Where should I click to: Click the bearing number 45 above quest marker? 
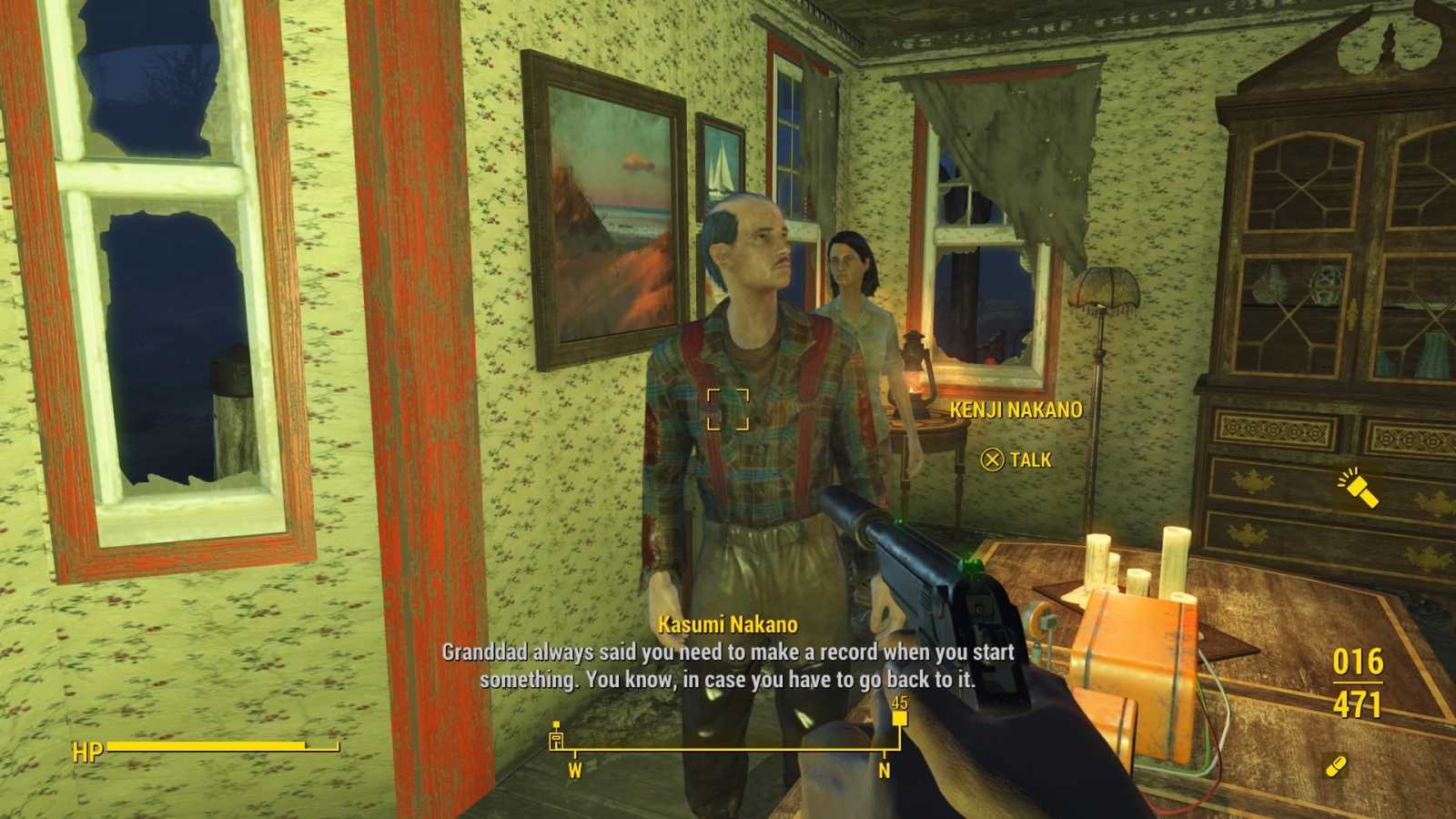[899, 703]
